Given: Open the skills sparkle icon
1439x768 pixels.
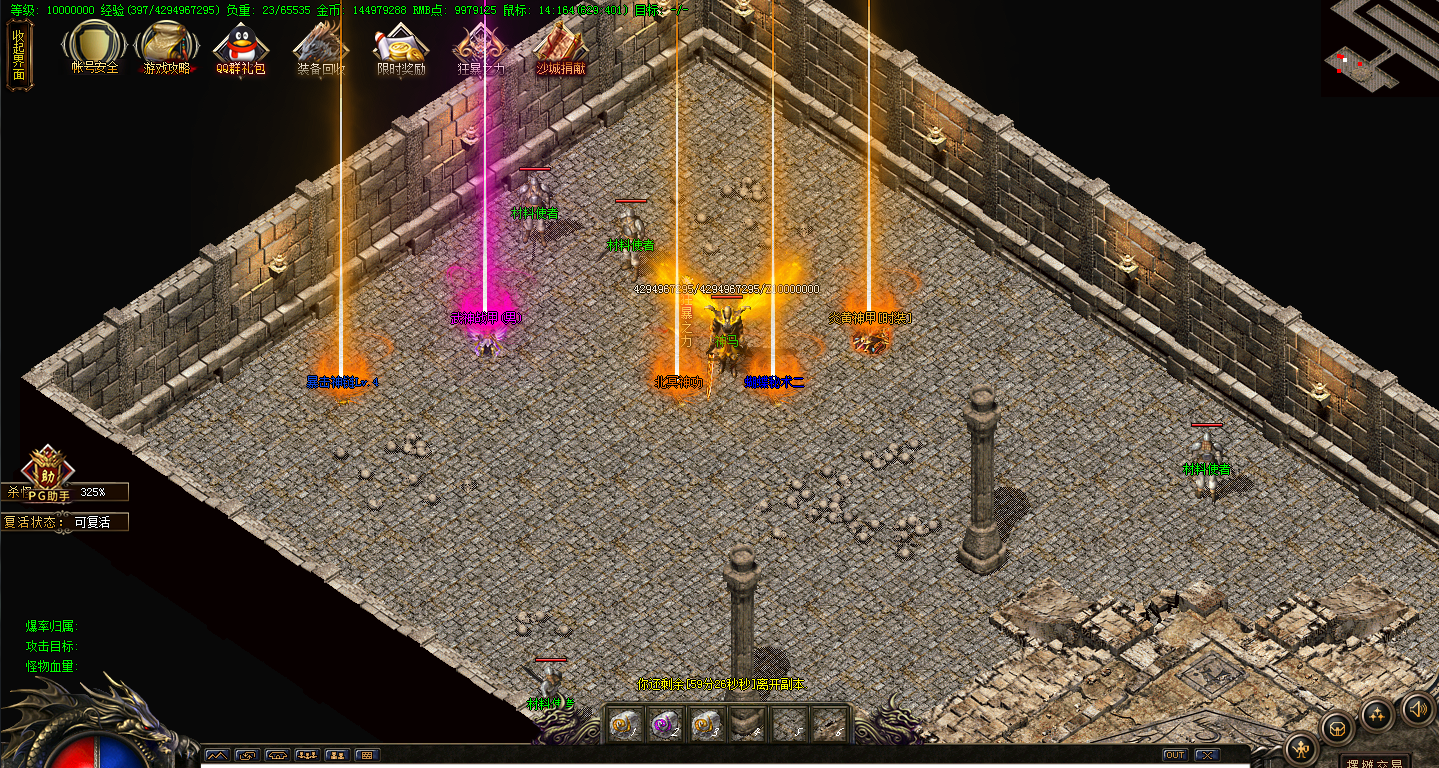Looking at the screenshot, I should tap(1378, 714).
